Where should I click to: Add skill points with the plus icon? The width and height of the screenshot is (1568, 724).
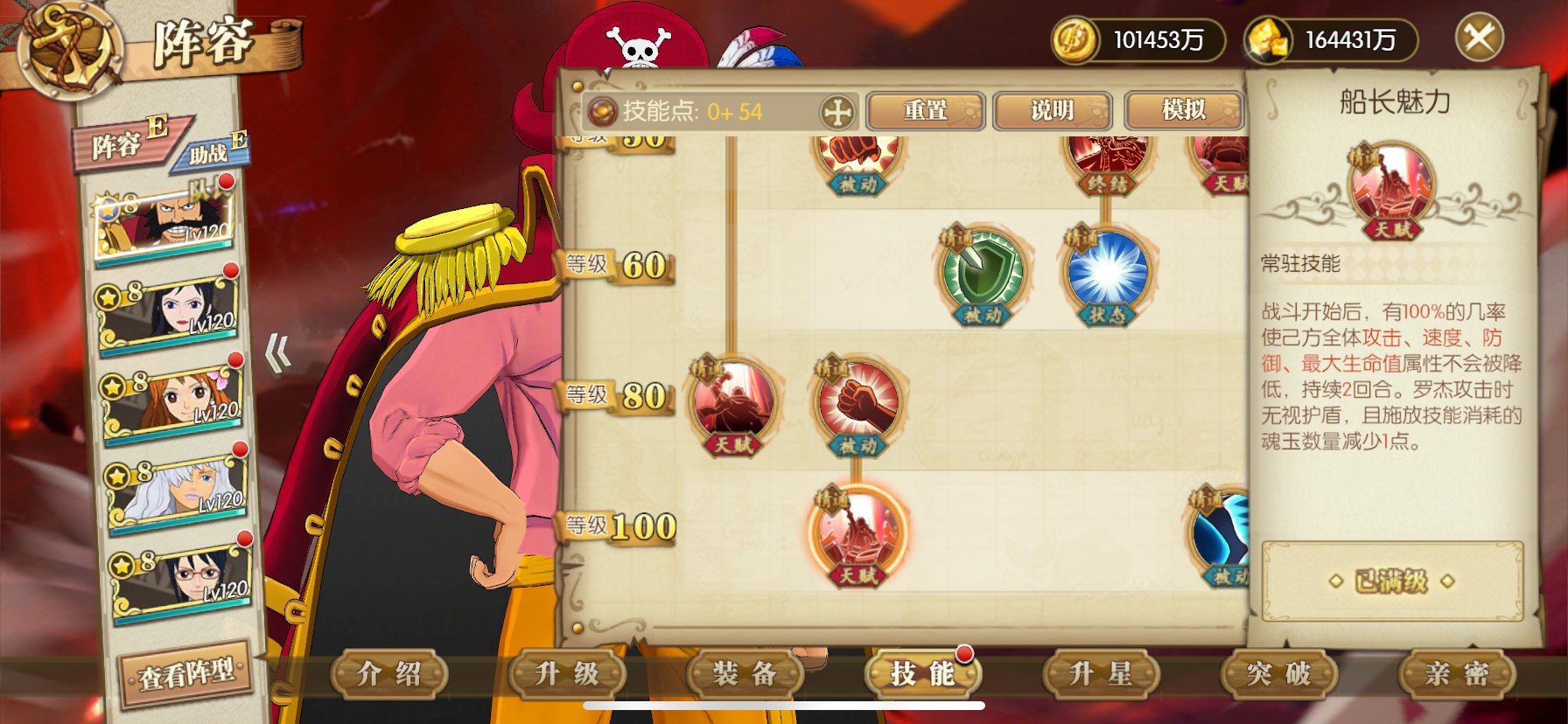(837, 112)
